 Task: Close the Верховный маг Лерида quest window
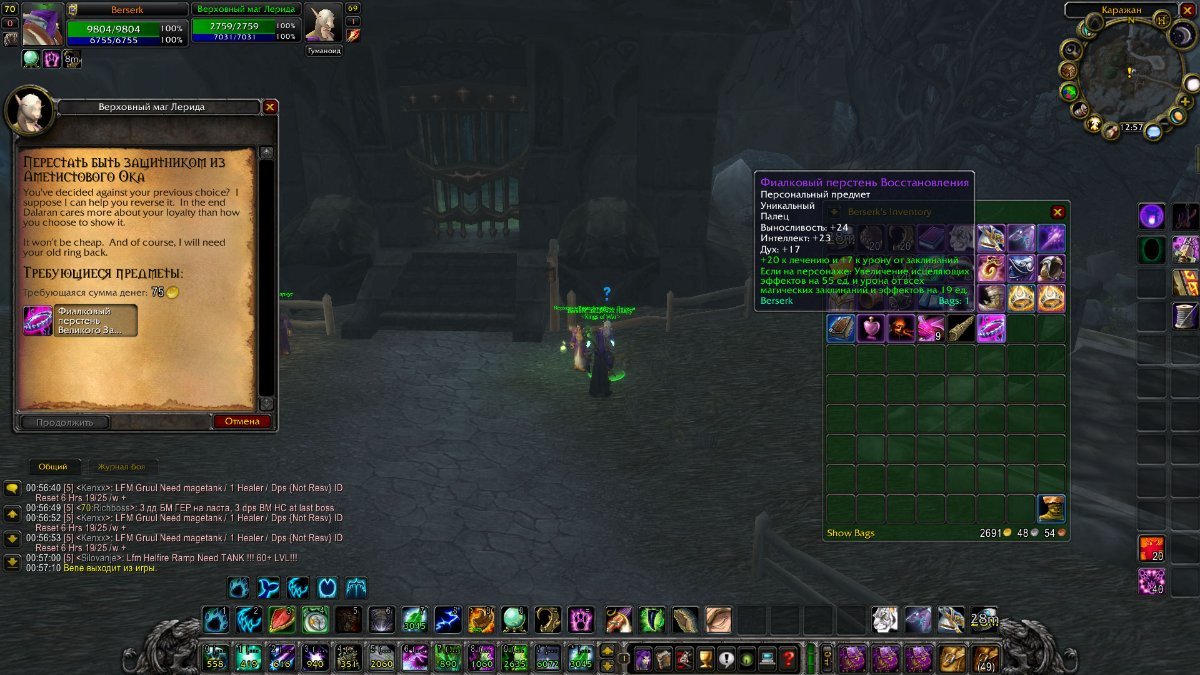pos(270,106)
